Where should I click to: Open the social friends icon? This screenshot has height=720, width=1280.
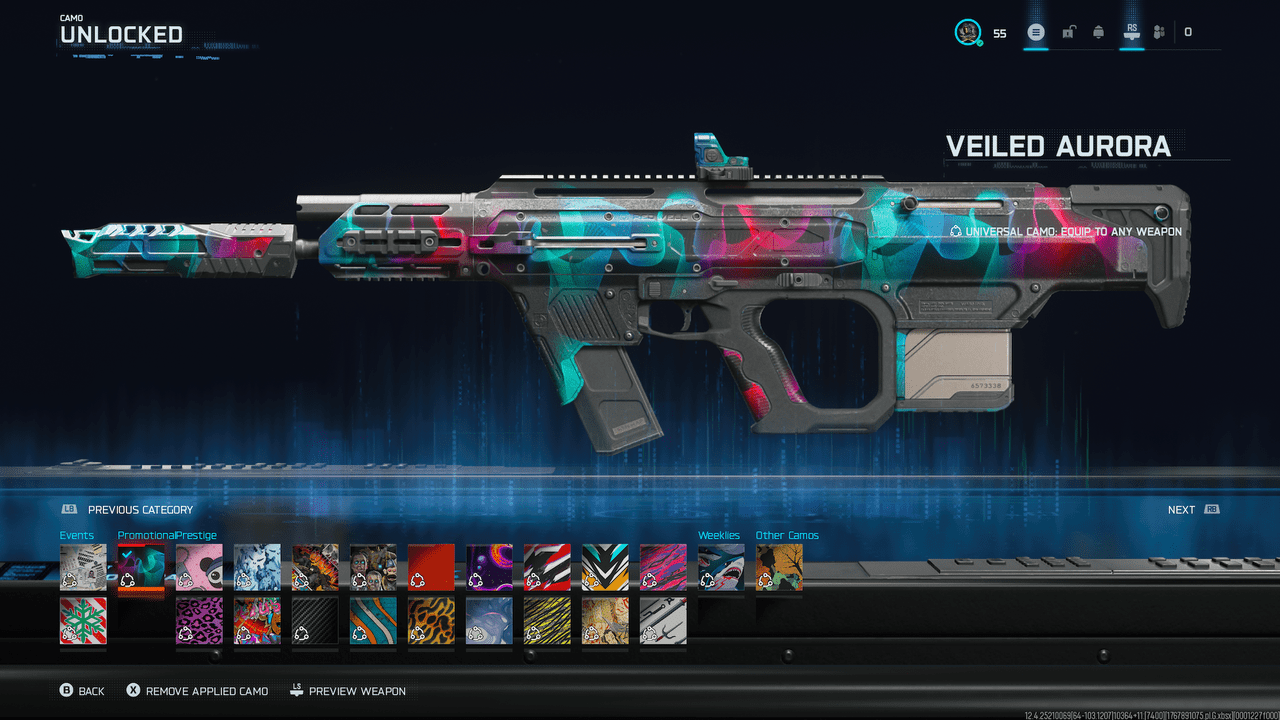click(1160, 32)
